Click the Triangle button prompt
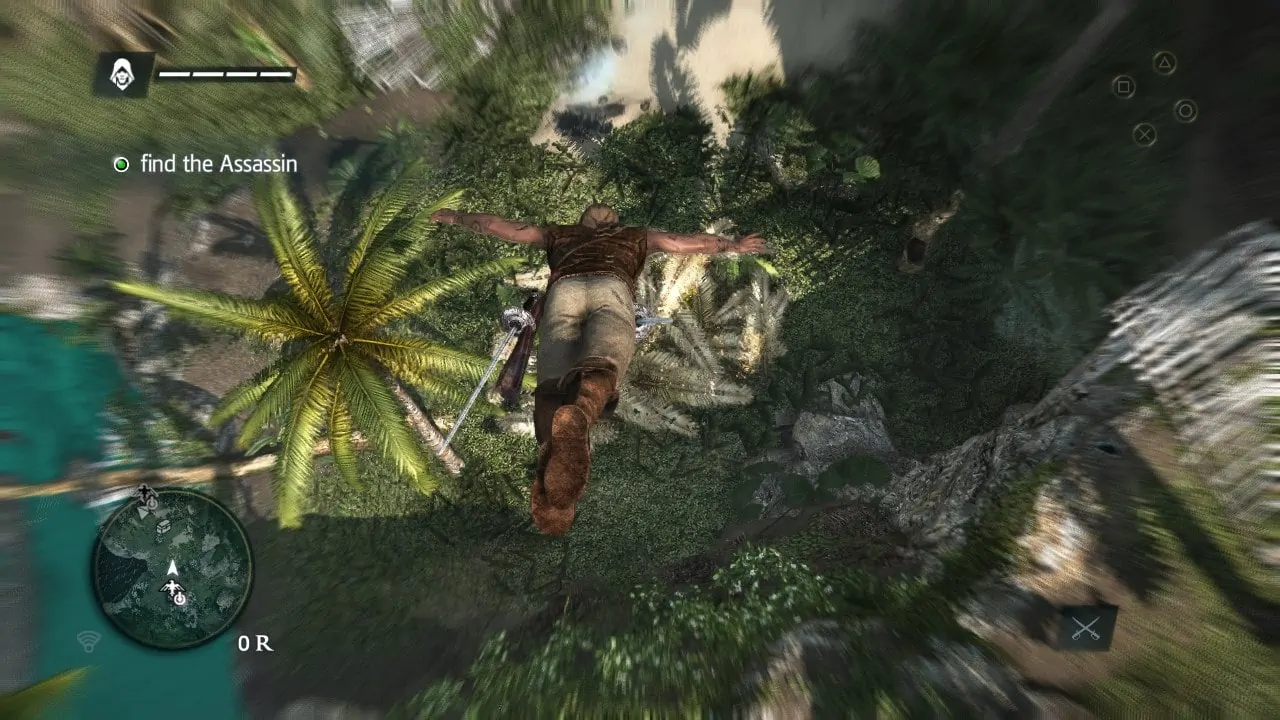Viewport: 1280px width, 720px height. click(x=1165, y=64)
